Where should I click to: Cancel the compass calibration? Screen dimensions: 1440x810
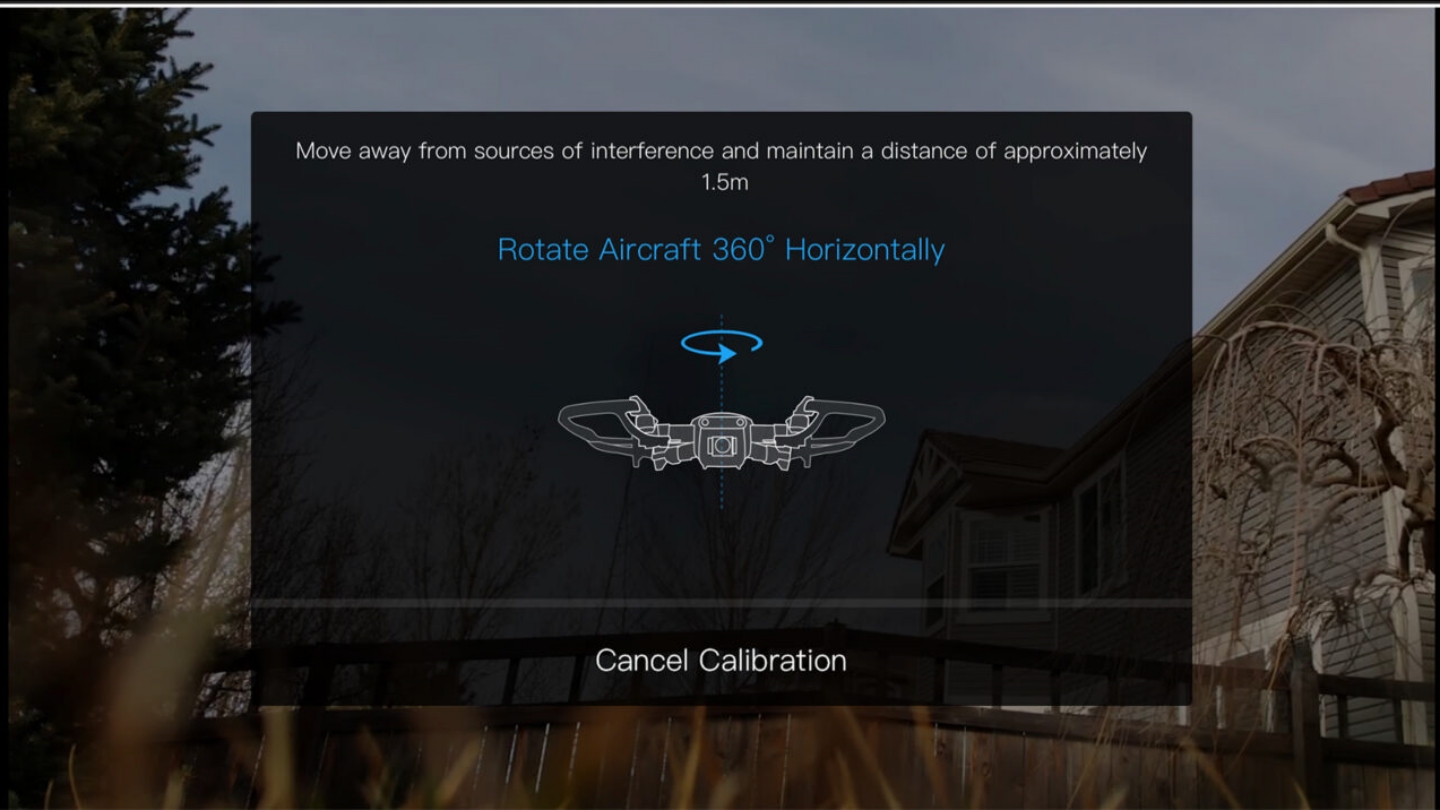point(720,660)
